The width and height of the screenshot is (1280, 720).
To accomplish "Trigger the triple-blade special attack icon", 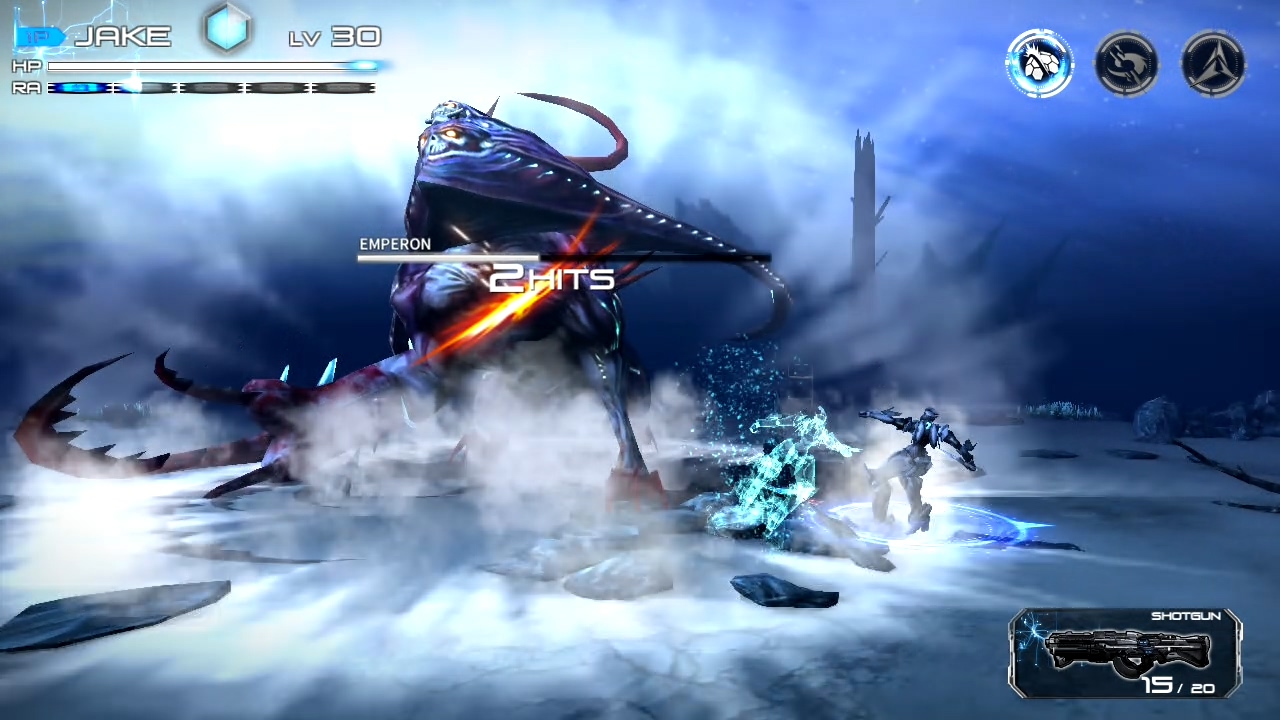I will coord(1212,62).
